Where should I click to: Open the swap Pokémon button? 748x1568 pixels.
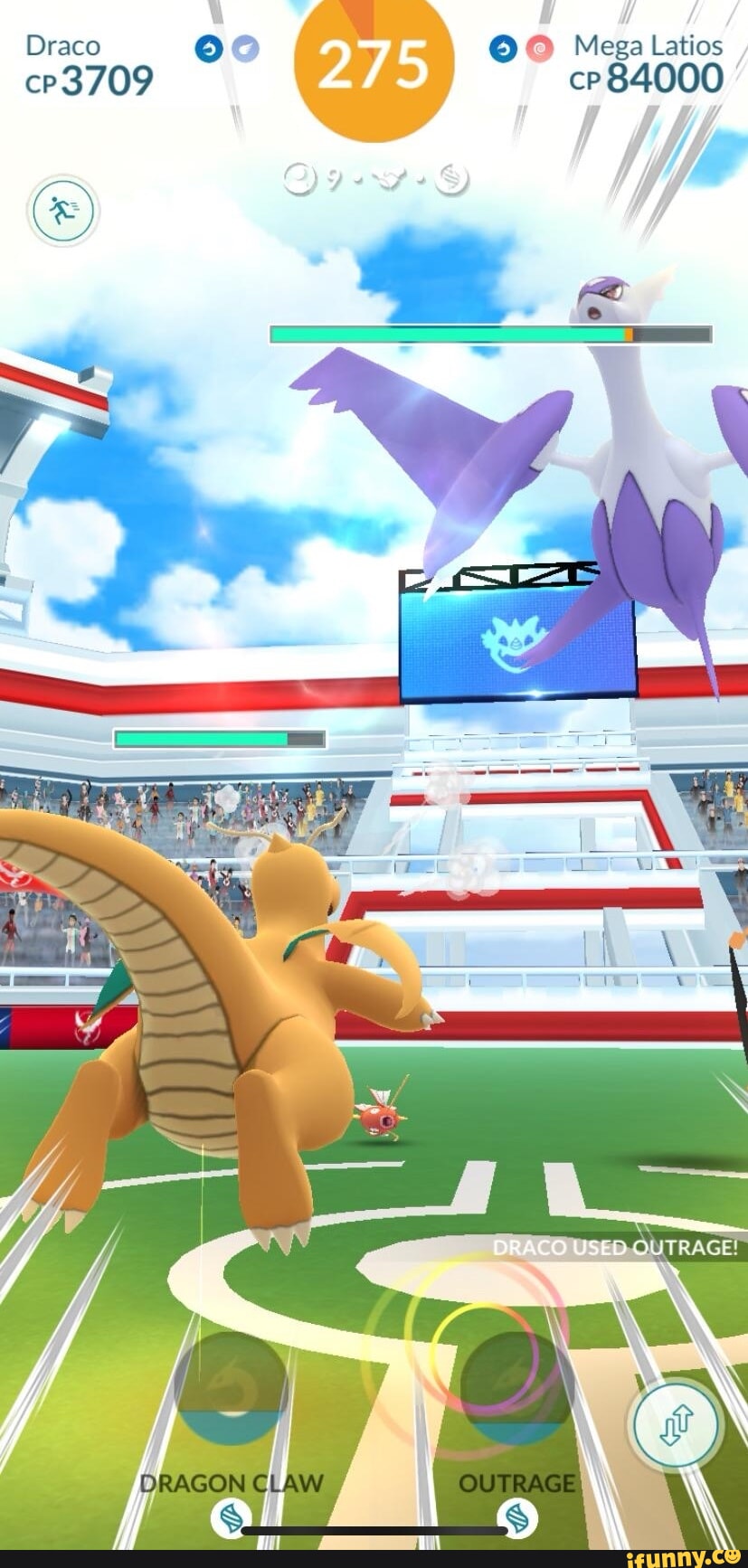pyautogui.click(x=677, y=1425)
